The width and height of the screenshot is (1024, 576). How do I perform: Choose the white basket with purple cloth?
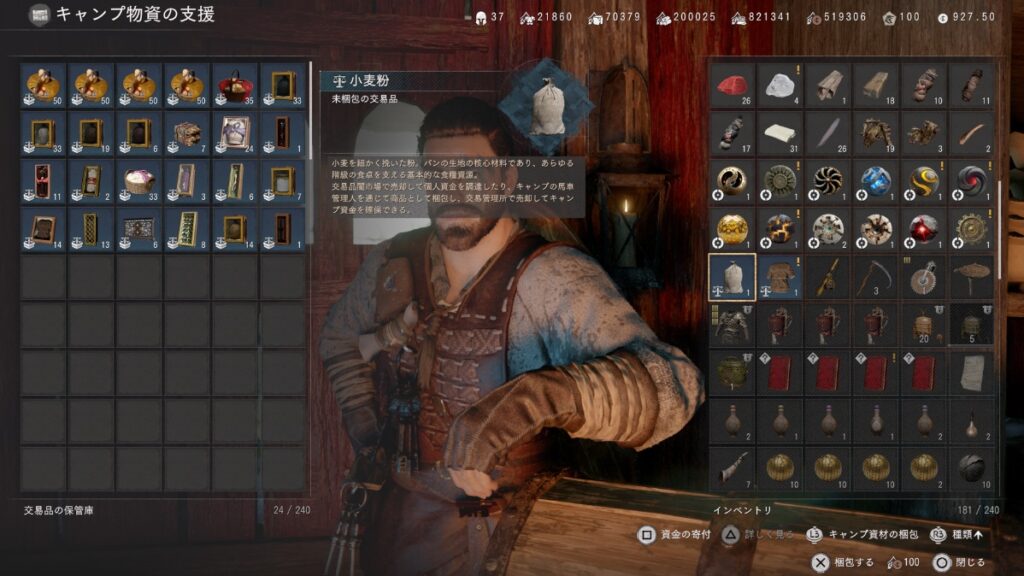140,181
